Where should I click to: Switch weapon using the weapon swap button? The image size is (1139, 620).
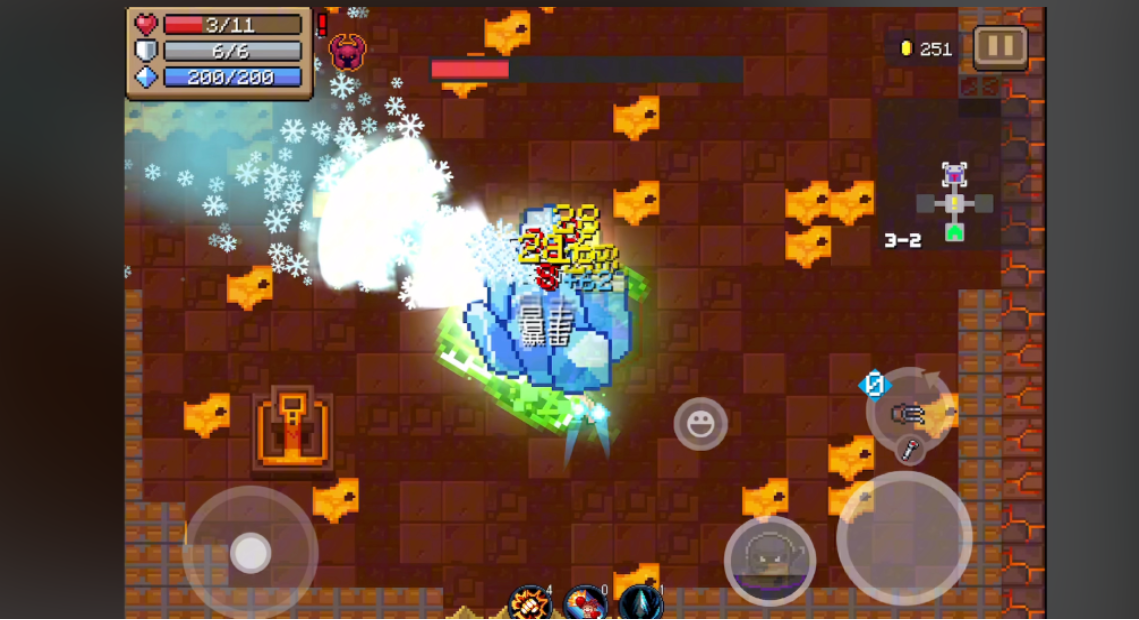pos(907,410)
